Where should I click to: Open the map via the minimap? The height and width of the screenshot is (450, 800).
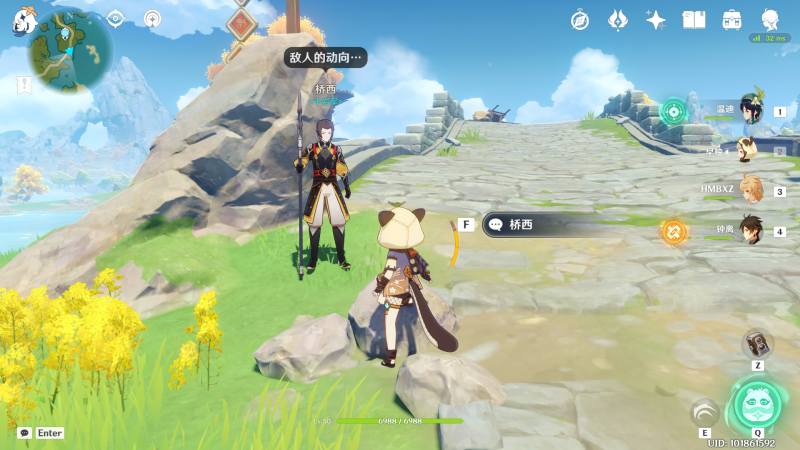pos(70,50)
